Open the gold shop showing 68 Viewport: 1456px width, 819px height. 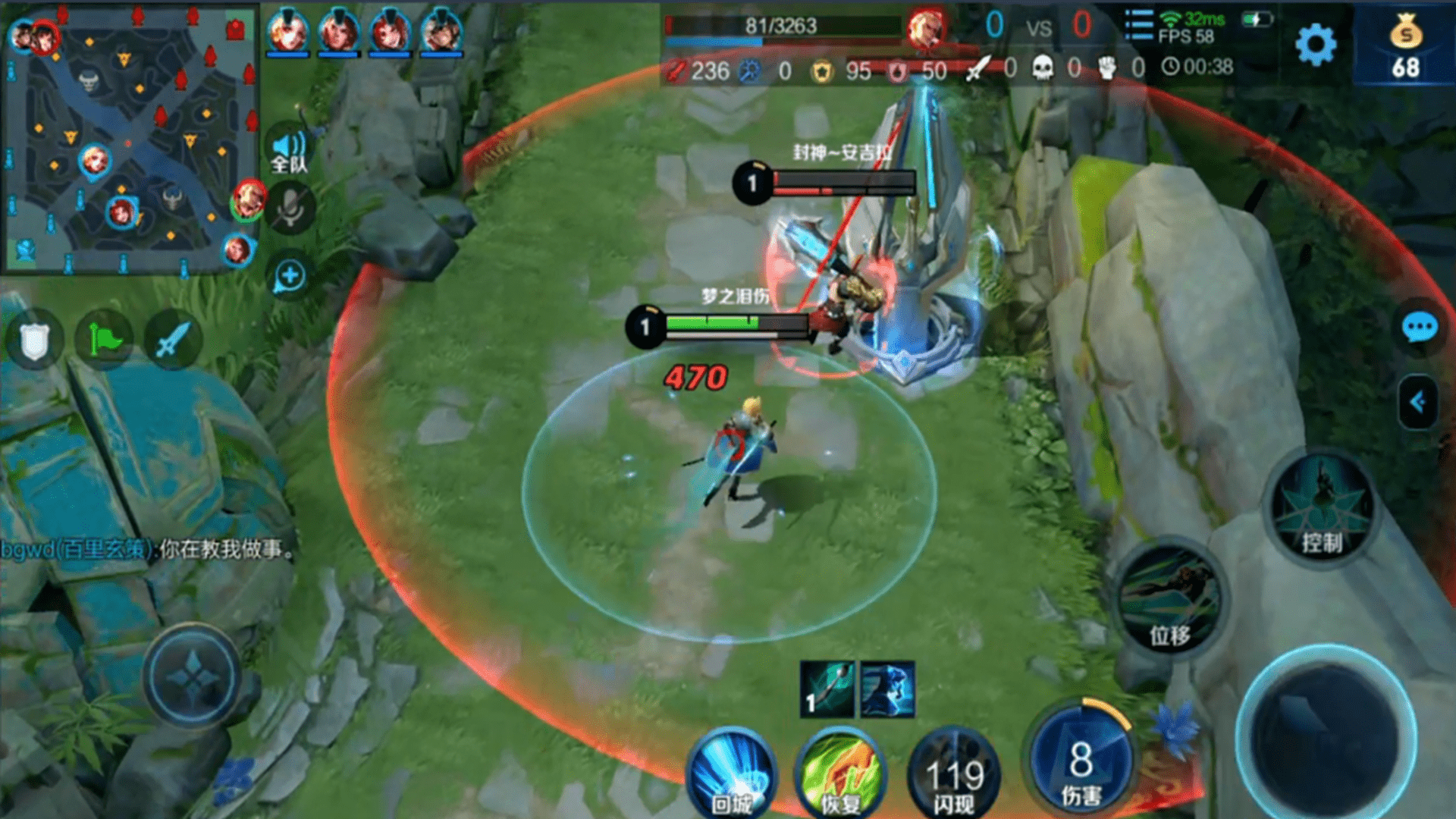coord(1405,47)
